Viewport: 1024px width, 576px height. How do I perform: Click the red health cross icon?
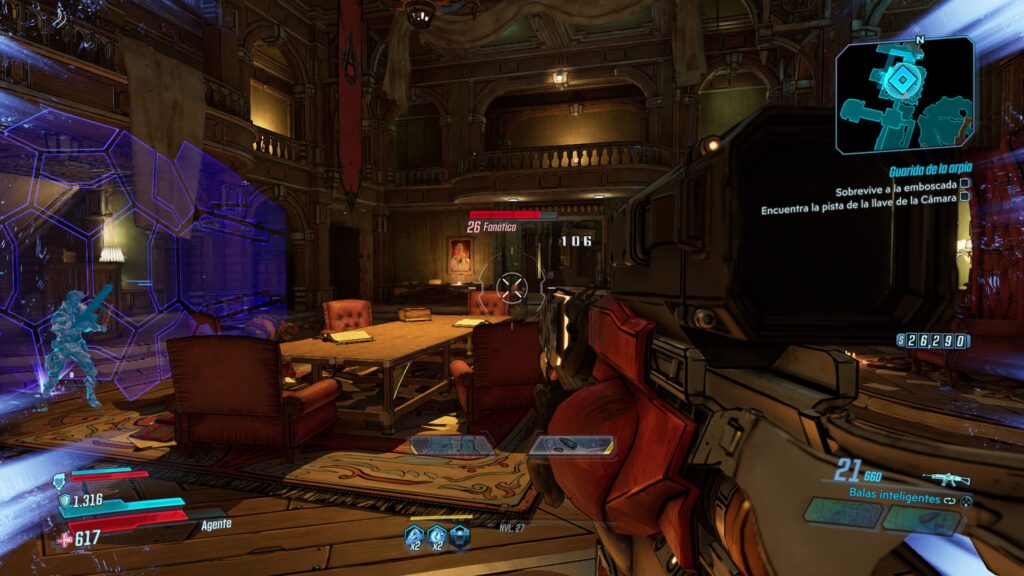[65, 539]
